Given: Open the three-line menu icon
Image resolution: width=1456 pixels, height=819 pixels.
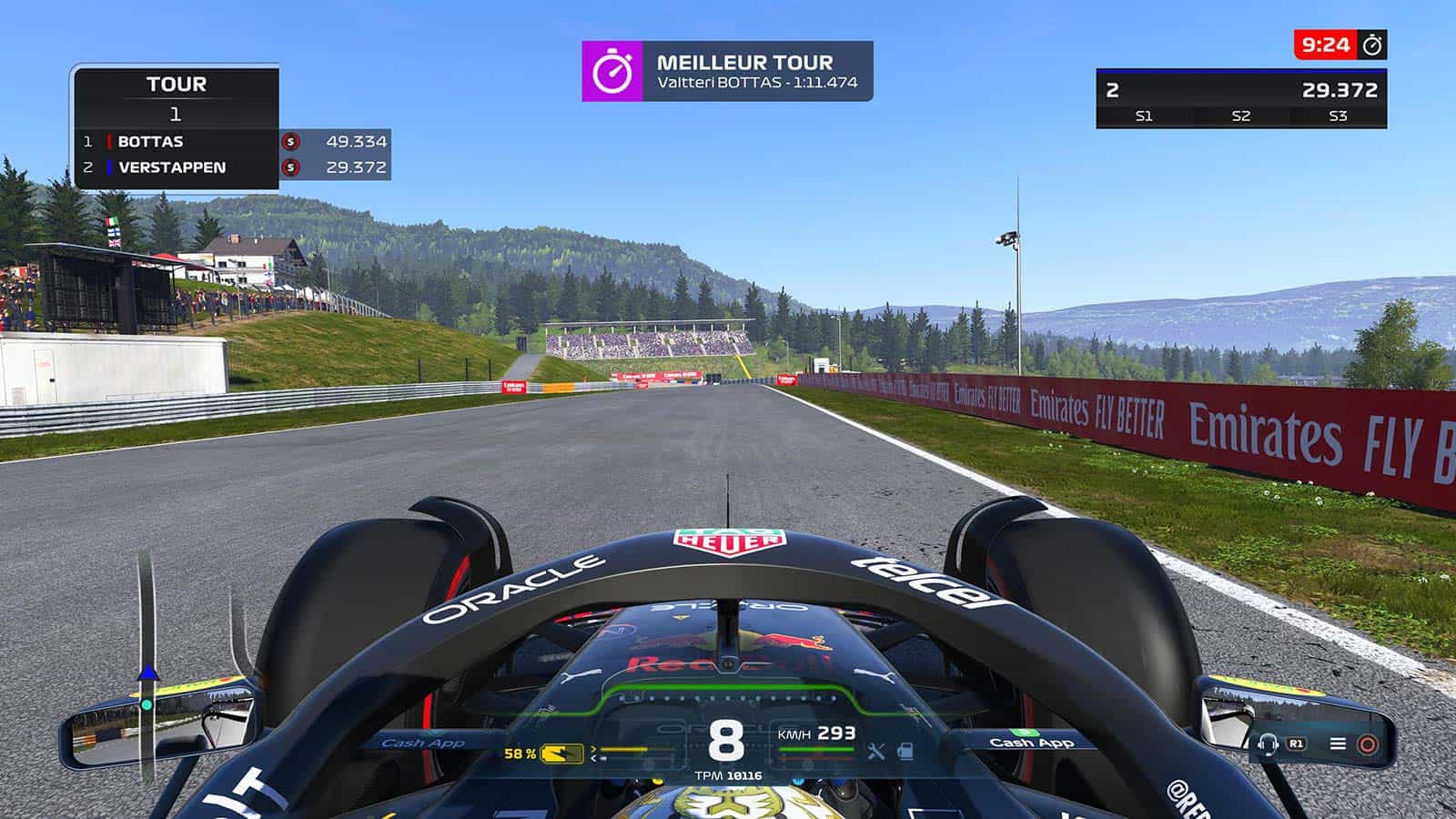Looking at the screenshot, I should (x=1338, y=743).
